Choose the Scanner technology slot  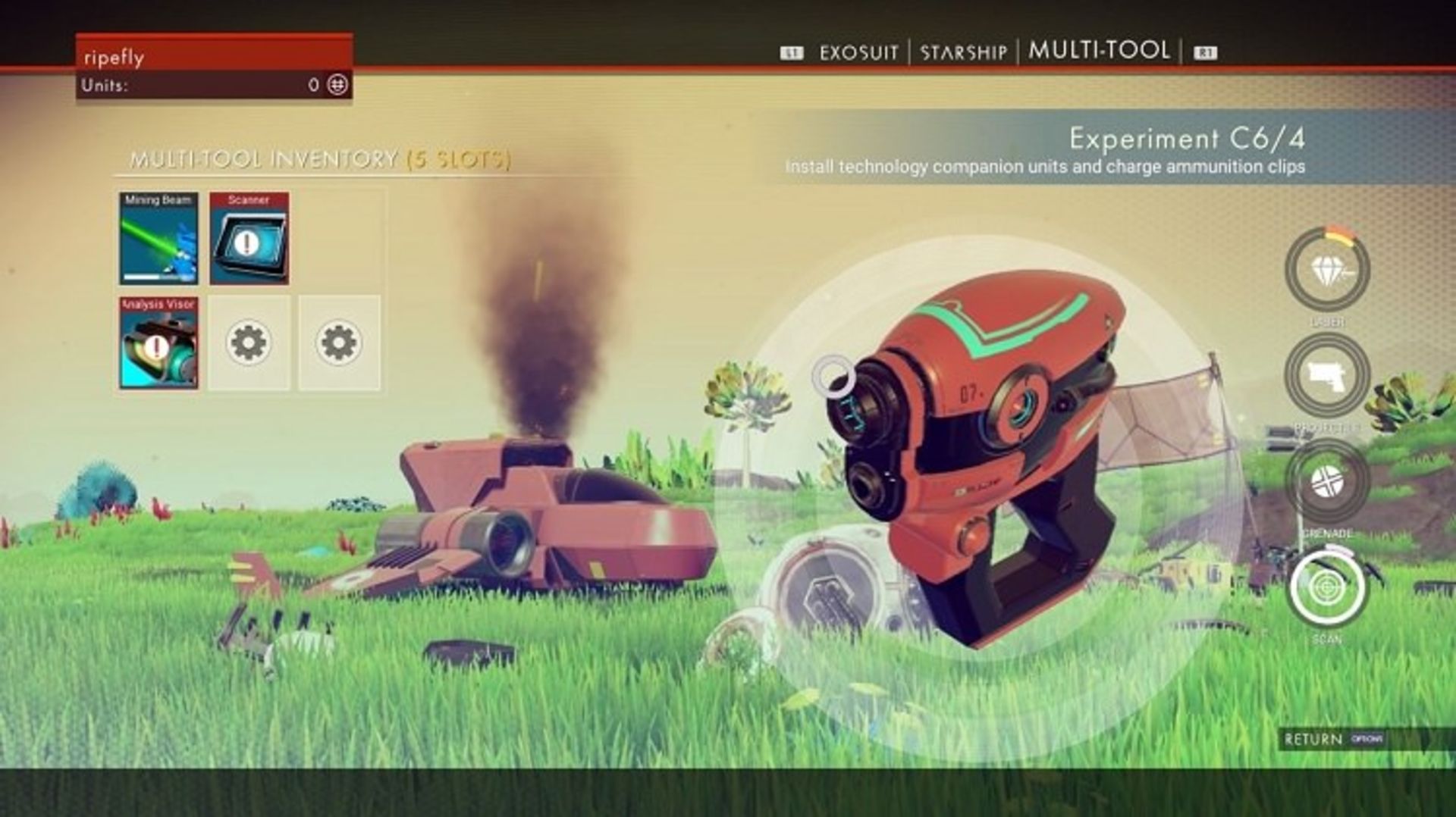click(x=249, y=238)
